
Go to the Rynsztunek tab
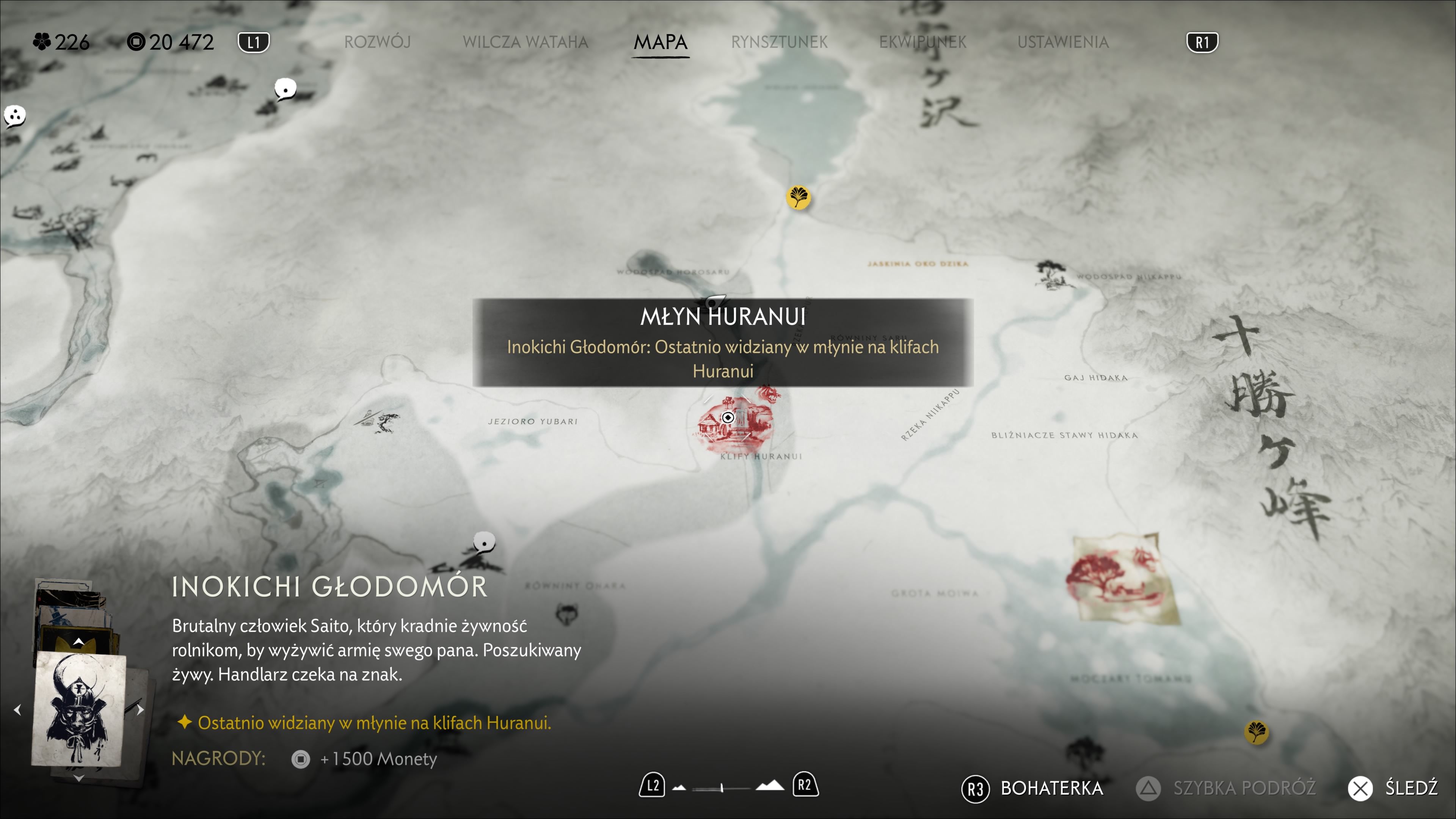[x=779, y=42]
